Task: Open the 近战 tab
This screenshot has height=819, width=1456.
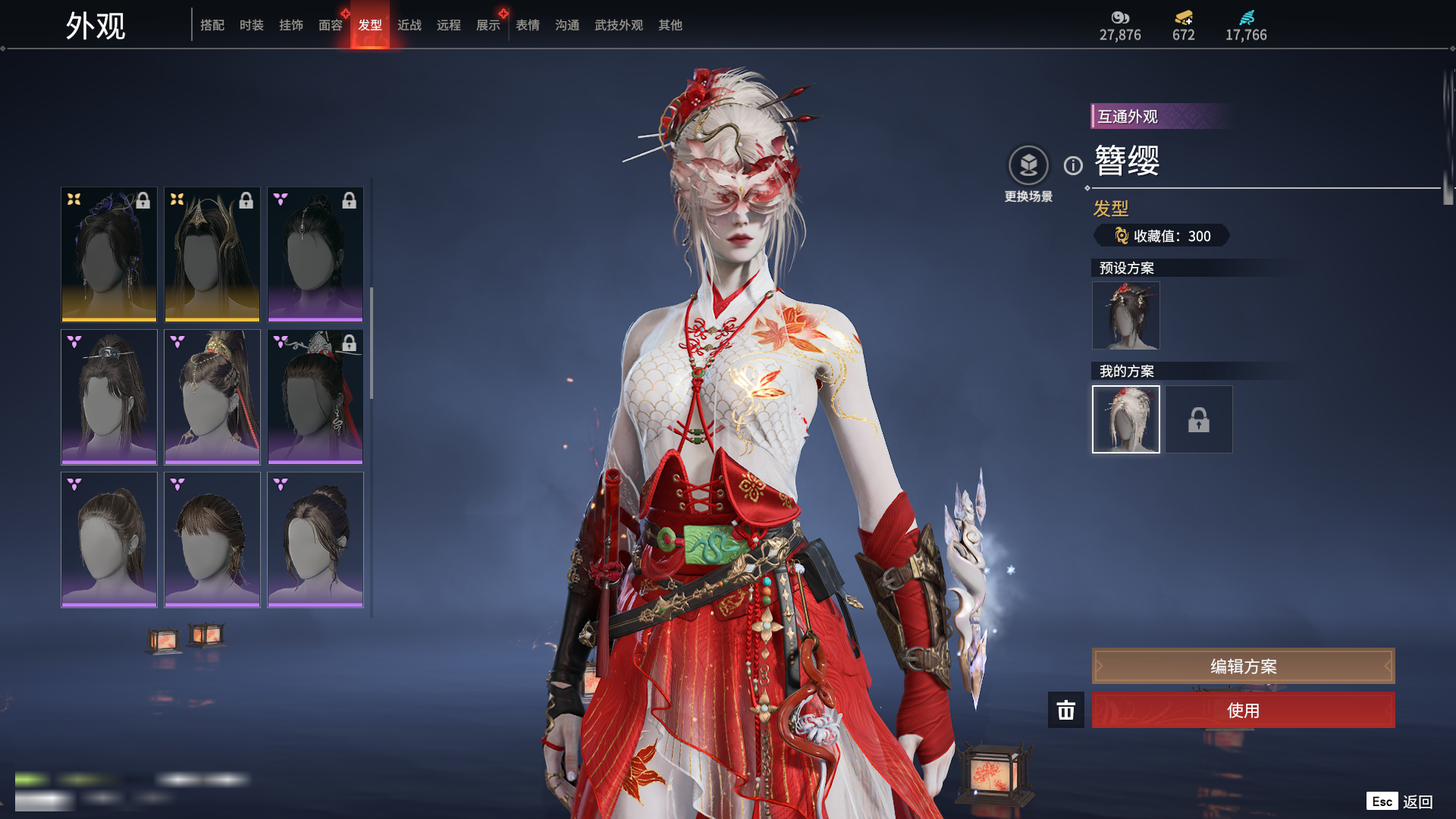Action: (x=409, y=26)
